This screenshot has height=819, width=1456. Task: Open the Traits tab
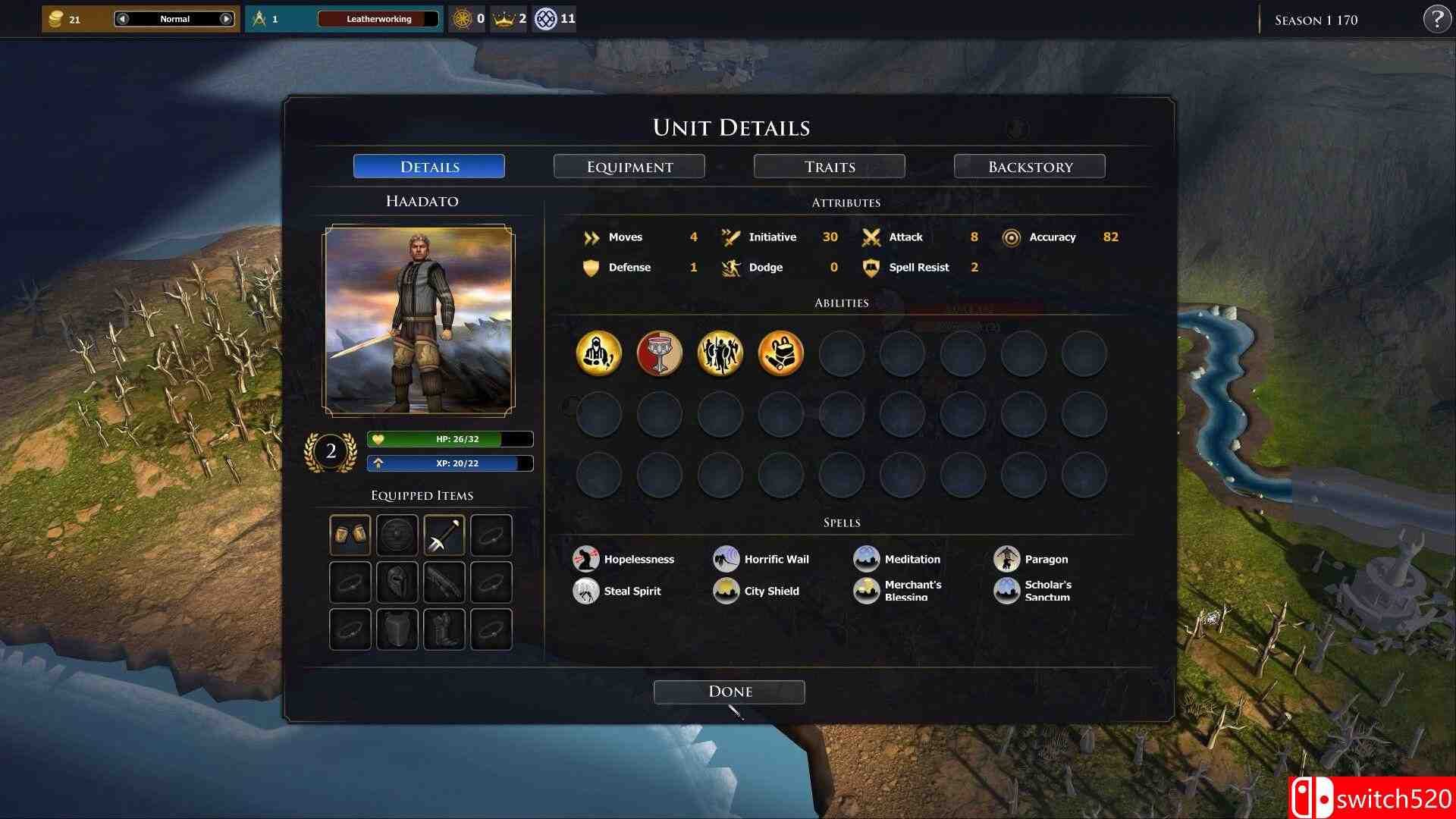pyautogui.click(x=829, y=166)
